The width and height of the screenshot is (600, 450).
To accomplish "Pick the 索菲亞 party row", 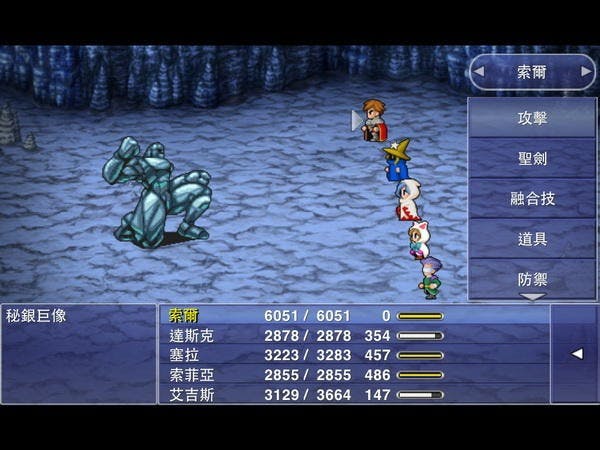I will (192, 375).
